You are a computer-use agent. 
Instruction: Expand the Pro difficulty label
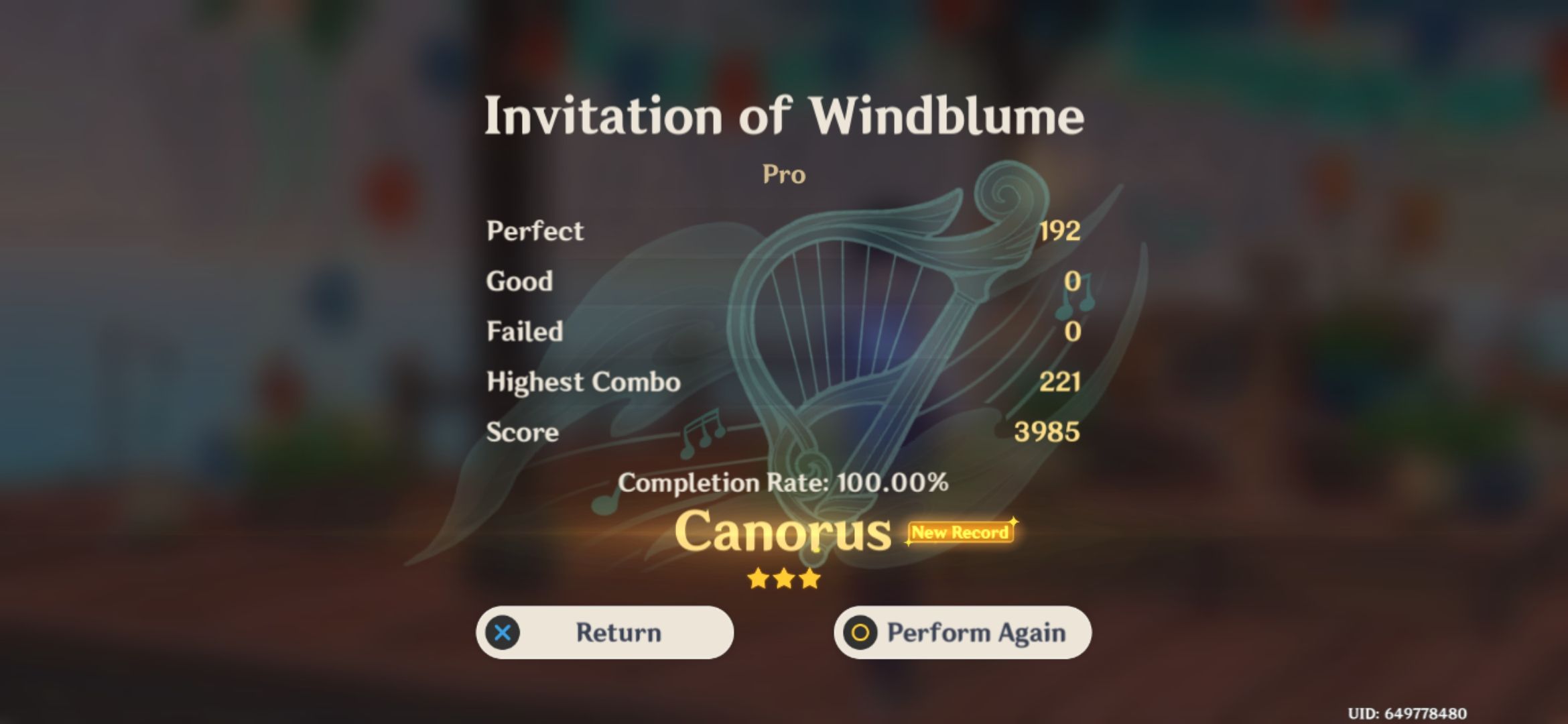click(x=785, y=174)
